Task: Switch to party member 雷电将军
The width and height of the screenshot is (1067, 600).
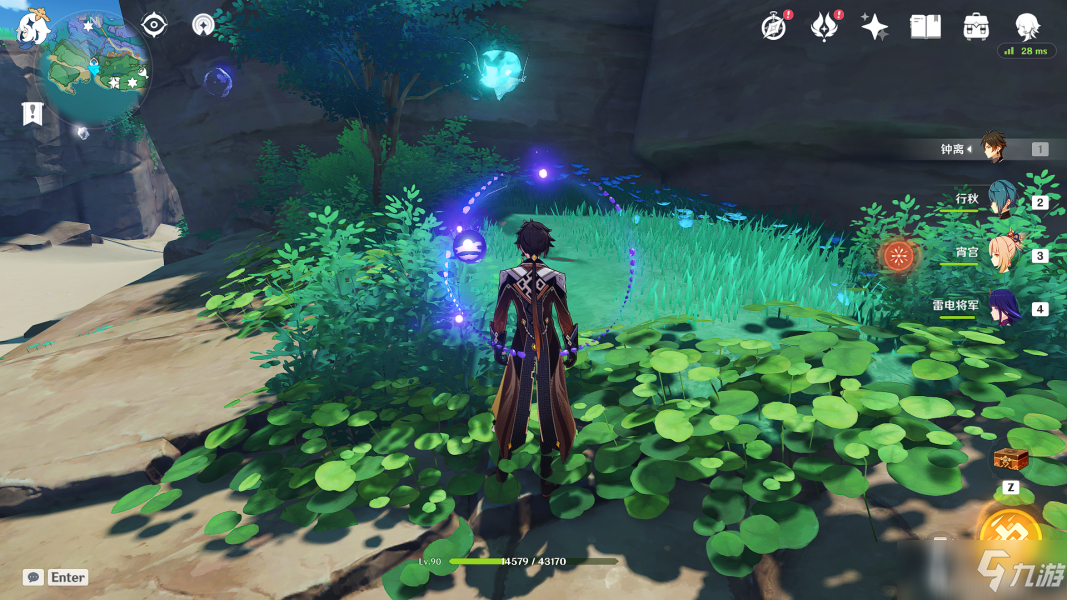Action: (x=1002, y=307)
